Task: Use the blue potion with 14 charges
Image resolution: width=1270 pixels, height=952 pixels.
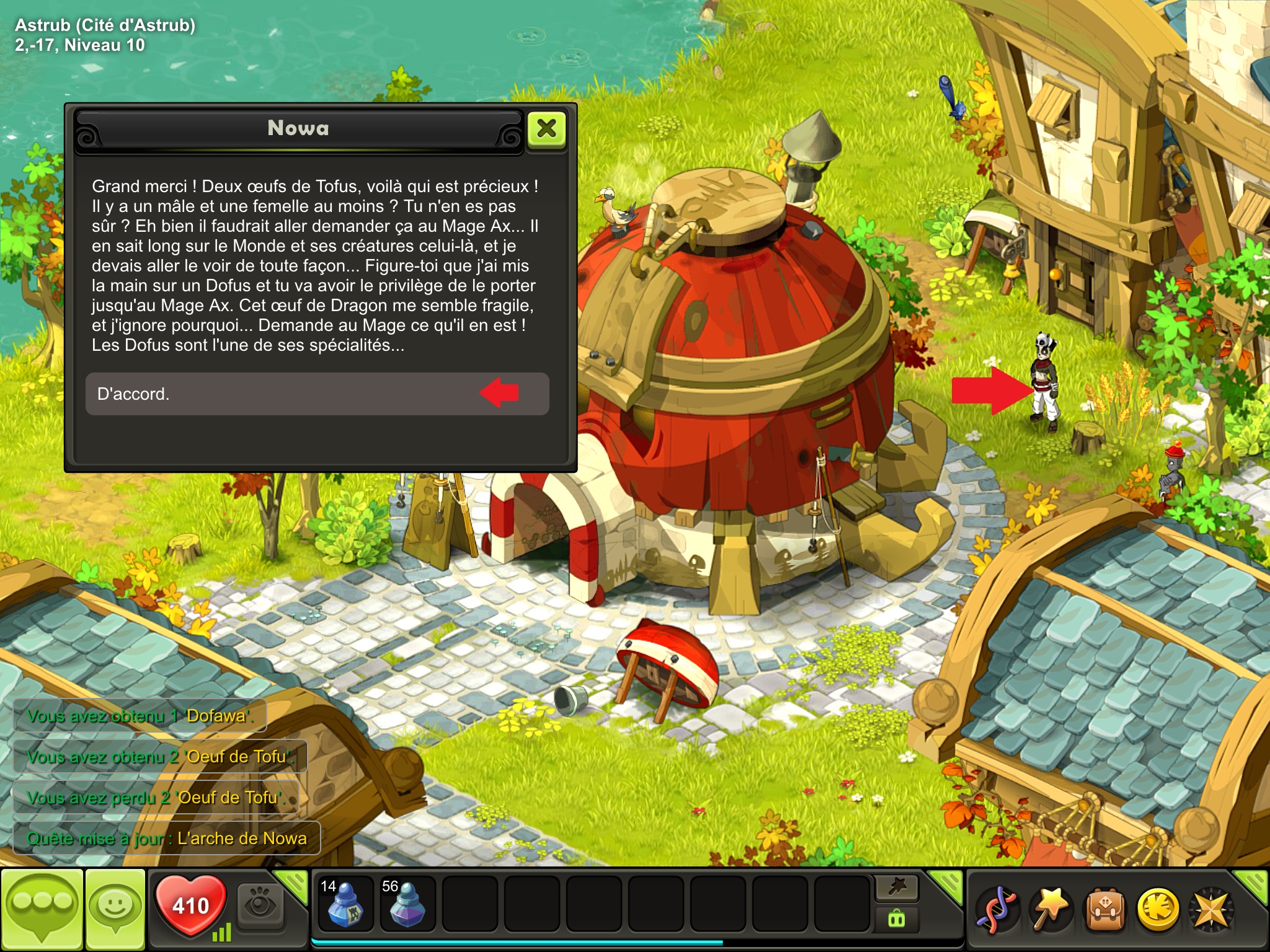Action: click(x=345, y=904)
